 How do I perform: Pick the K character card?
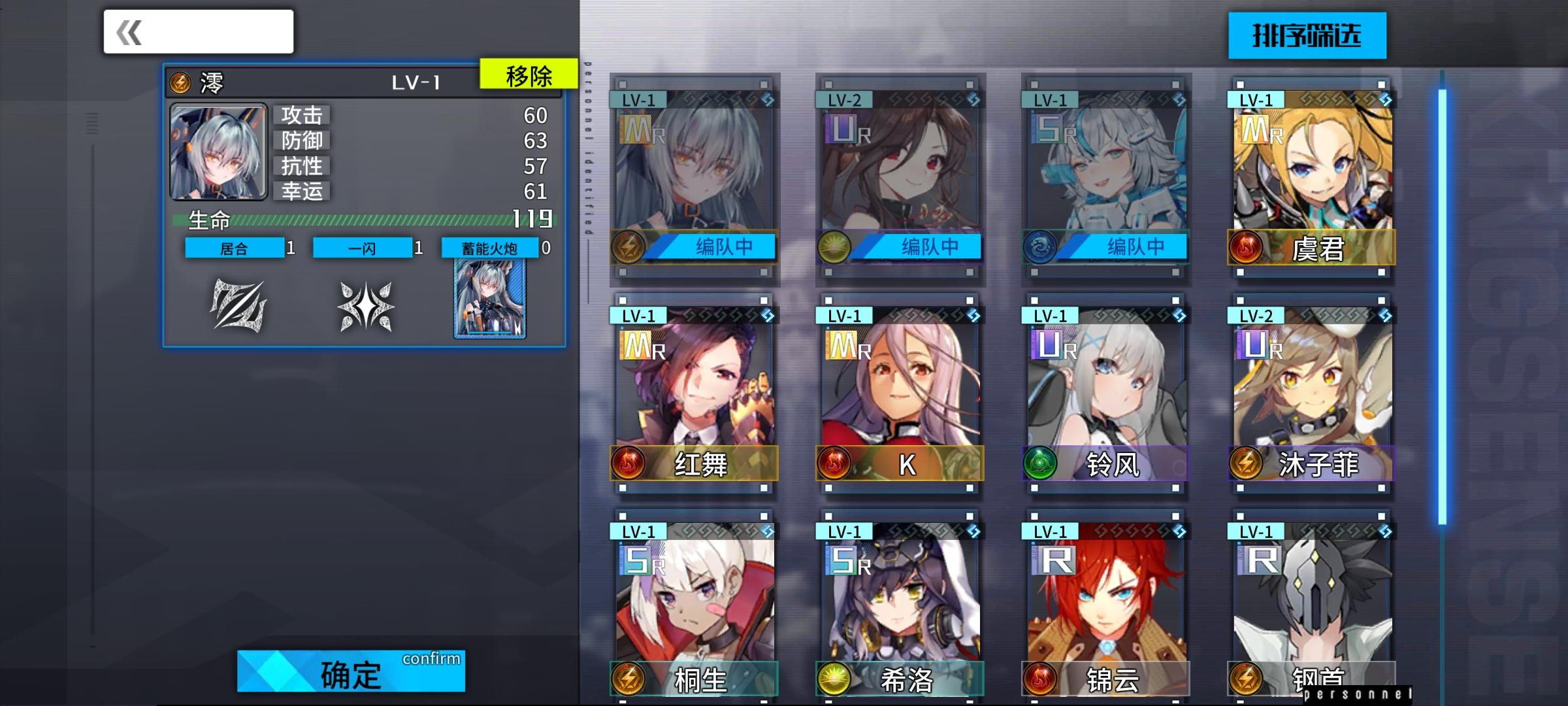coord(900,392)
